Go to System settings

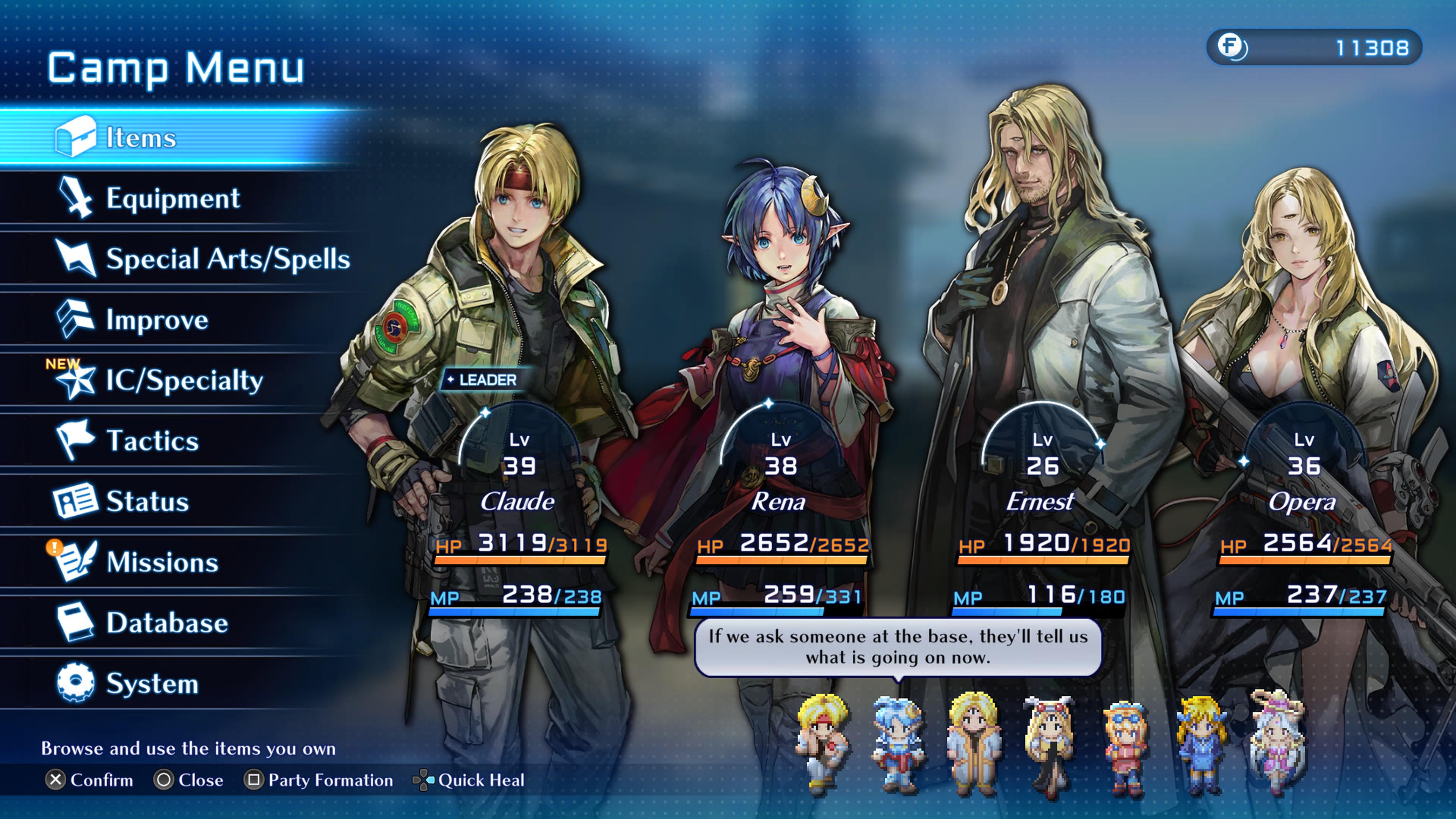tap(152, 683)
